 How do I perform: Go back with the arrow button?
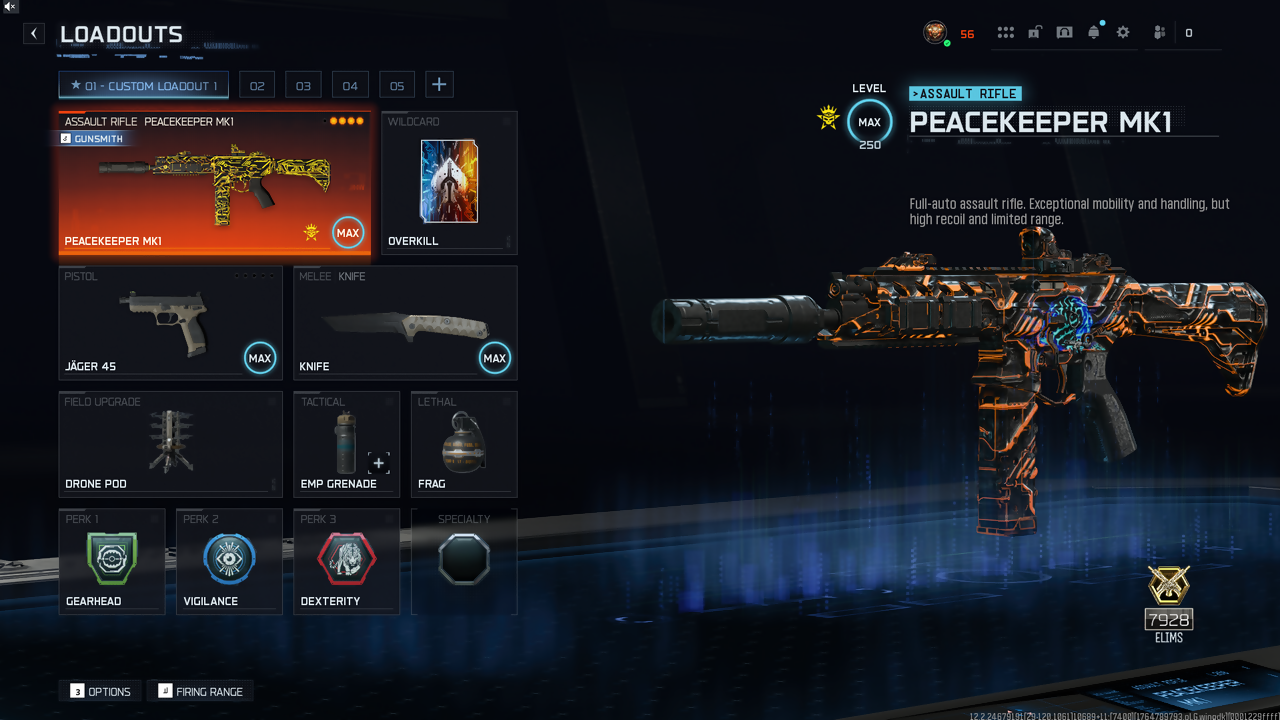click(x=34, y=33)
